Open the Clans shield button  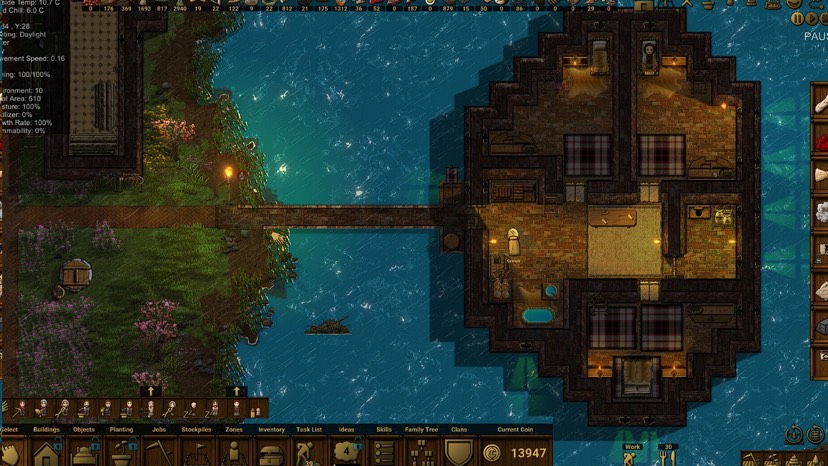tap(459, 452)
